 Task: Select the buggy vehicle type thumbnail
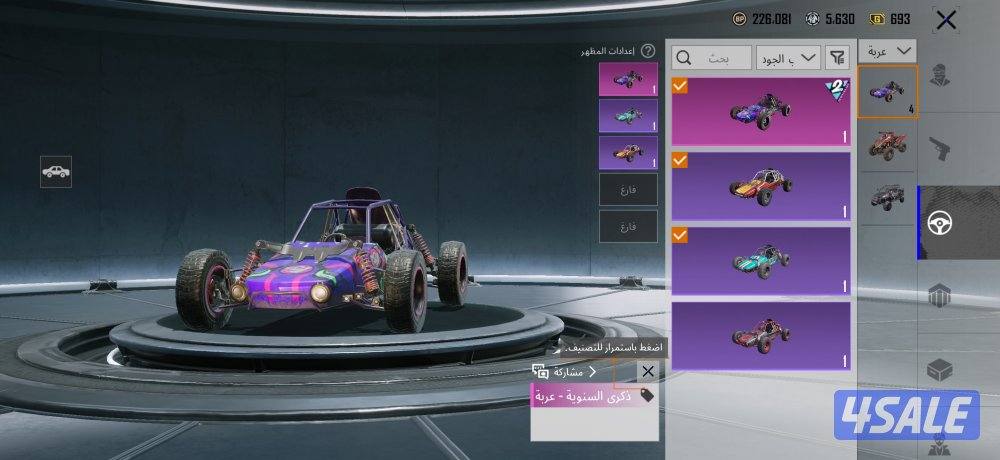pyautogui.click(x=888, y=92)
